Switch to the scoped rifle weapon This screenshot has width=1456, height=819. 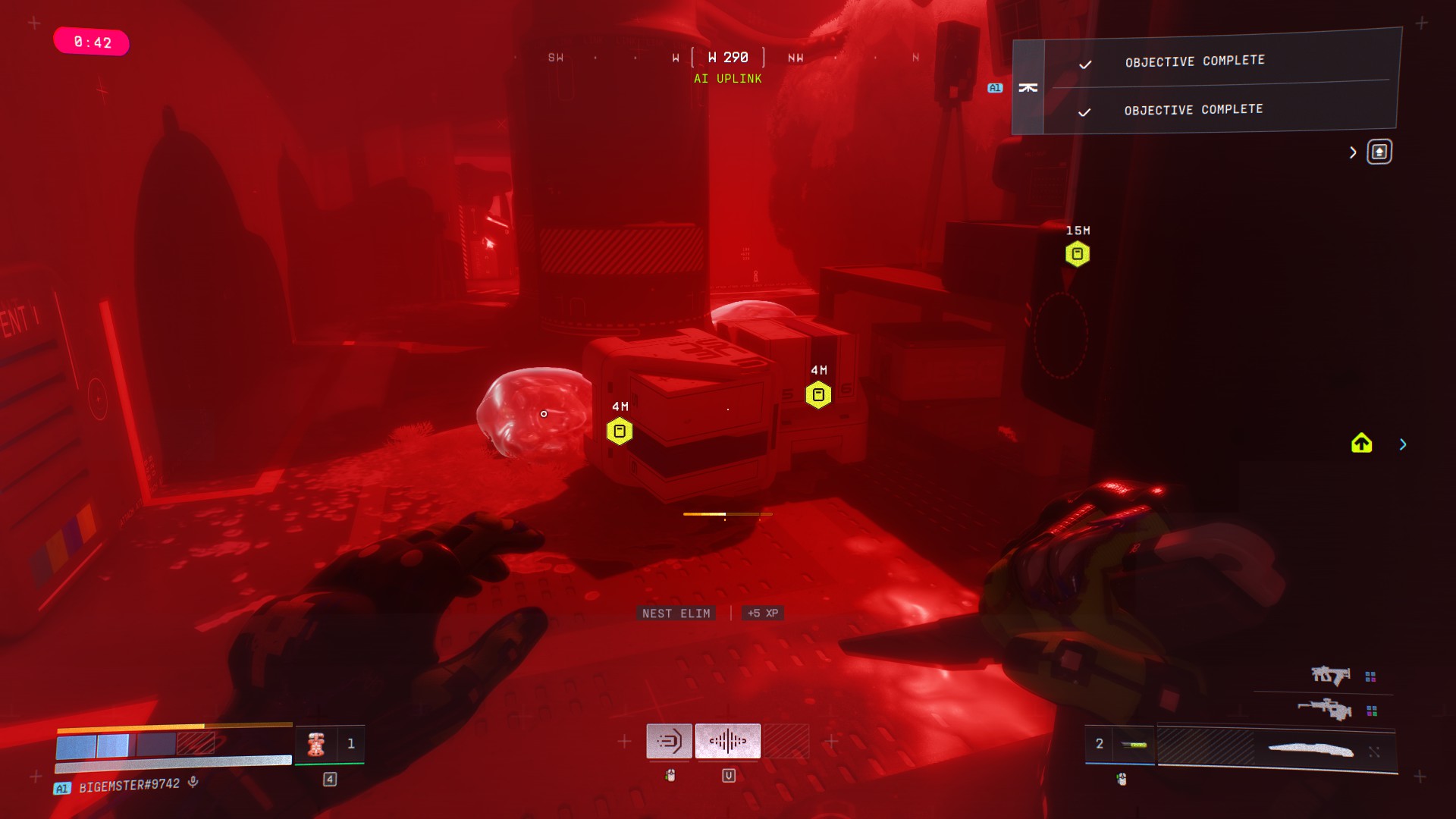[1324, 710]
